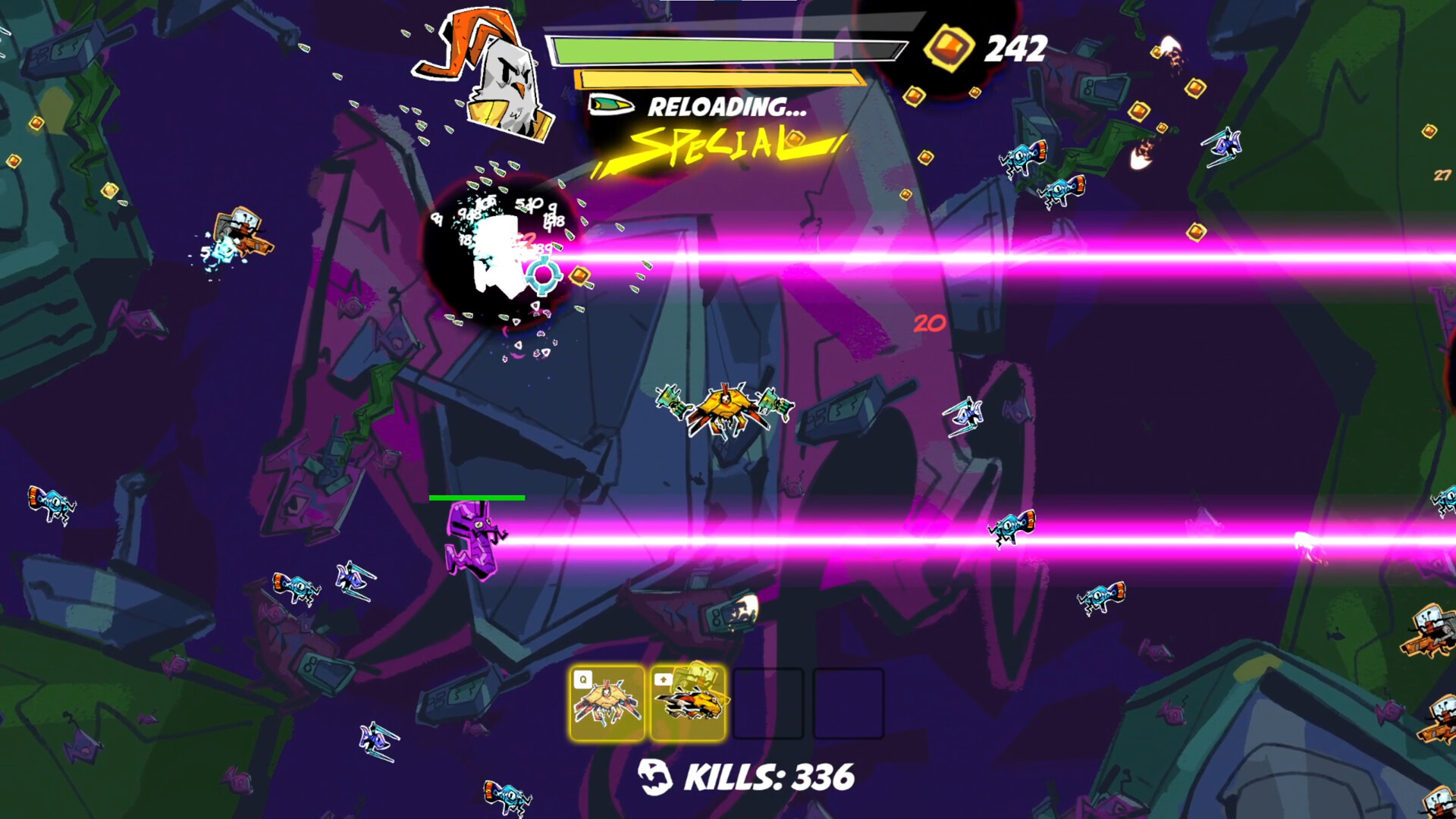
Task: Click the small arrow badge on second ability slot
Action: point(662,679)
